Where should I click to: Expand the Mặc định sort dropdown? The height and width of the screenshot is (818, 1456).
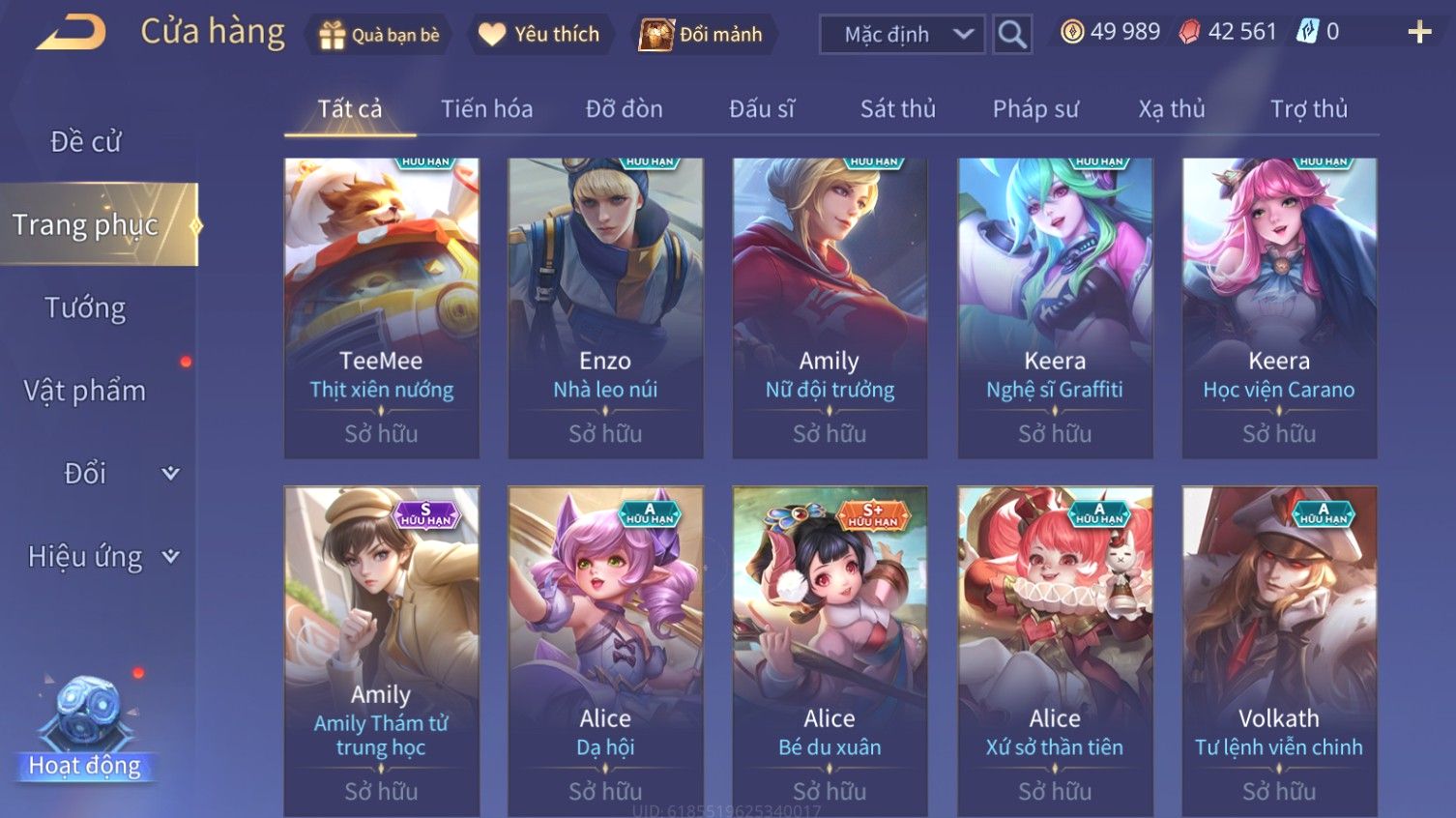[x=902, y=35]
